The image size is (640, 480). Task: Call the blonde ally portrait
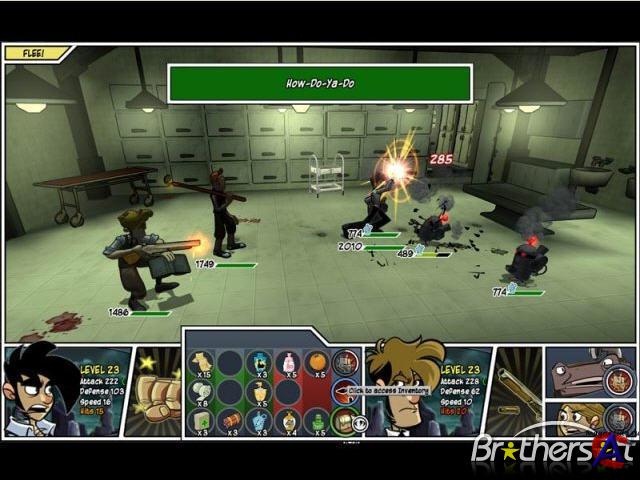pos(592,420)
